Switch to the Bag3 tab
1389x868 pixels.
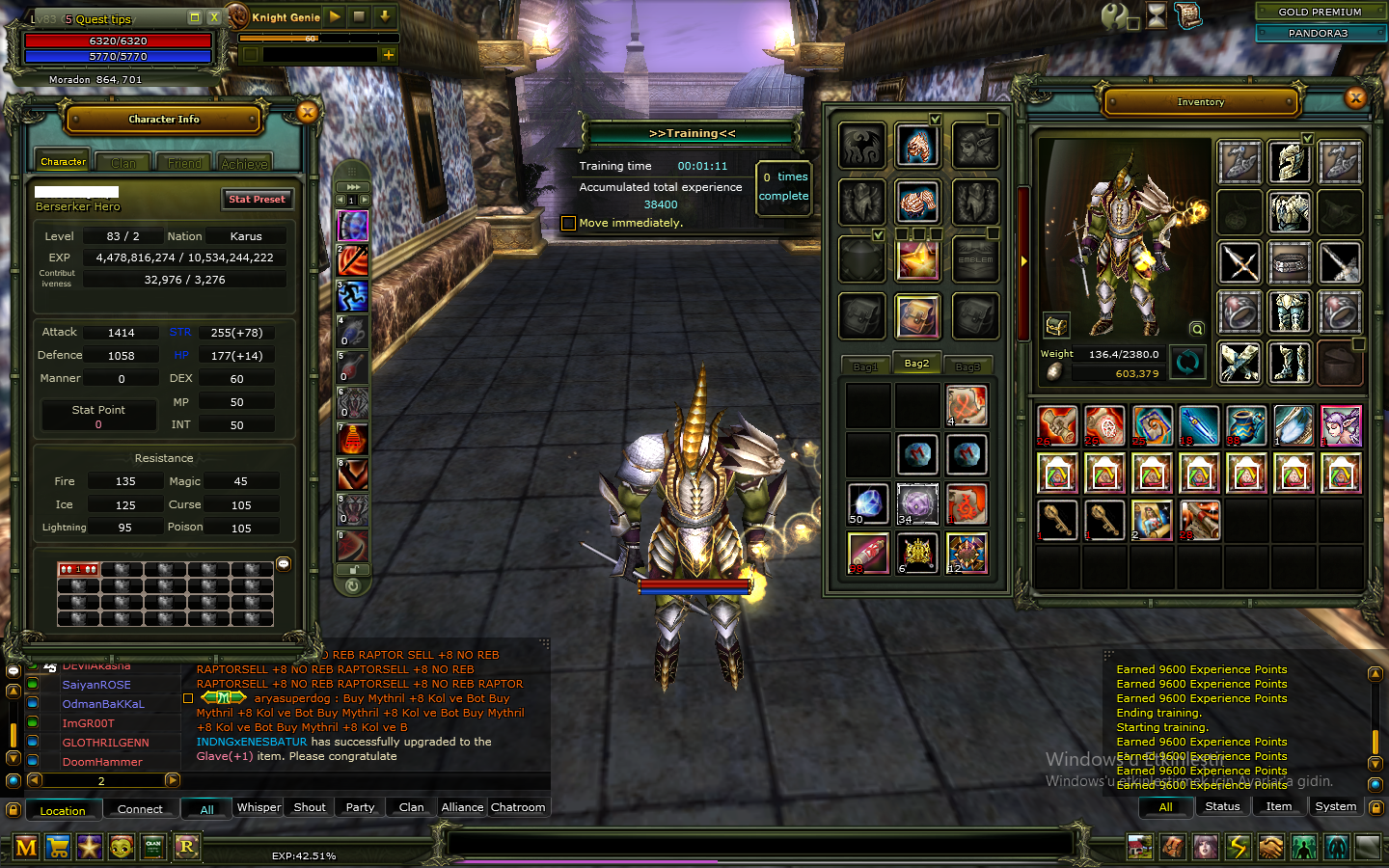967,366
